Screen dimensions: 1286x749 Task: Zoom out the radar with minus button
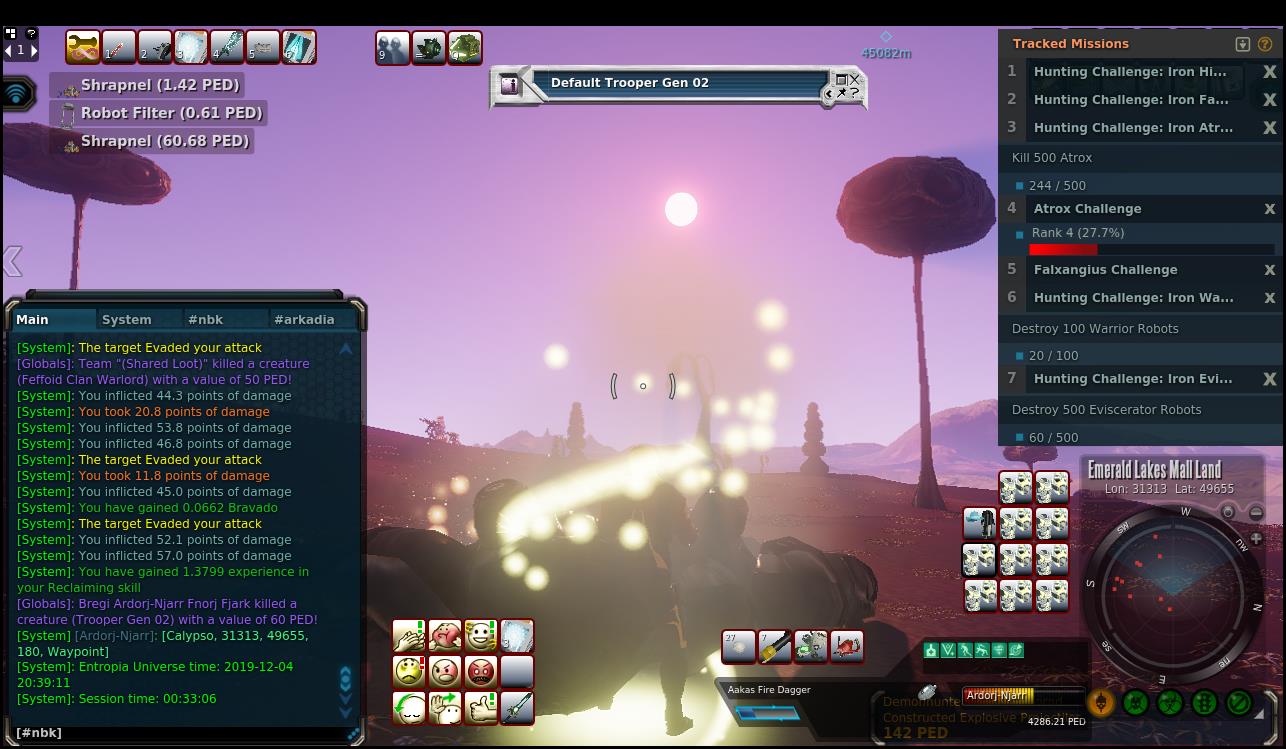pyautogui.click(x=1256, y=513)
